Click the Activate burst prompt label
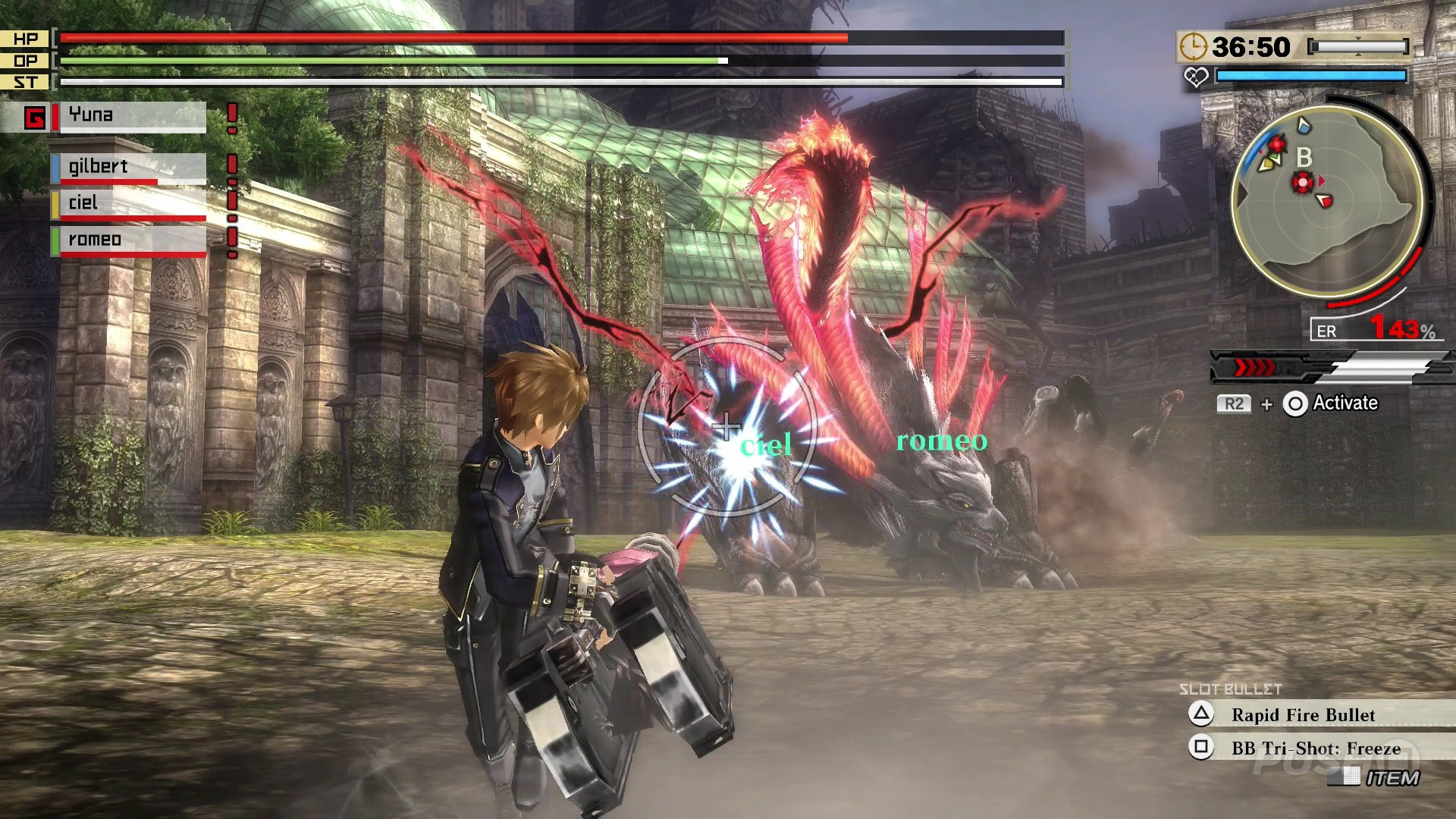The image size is (1456, 819). 1345,403
